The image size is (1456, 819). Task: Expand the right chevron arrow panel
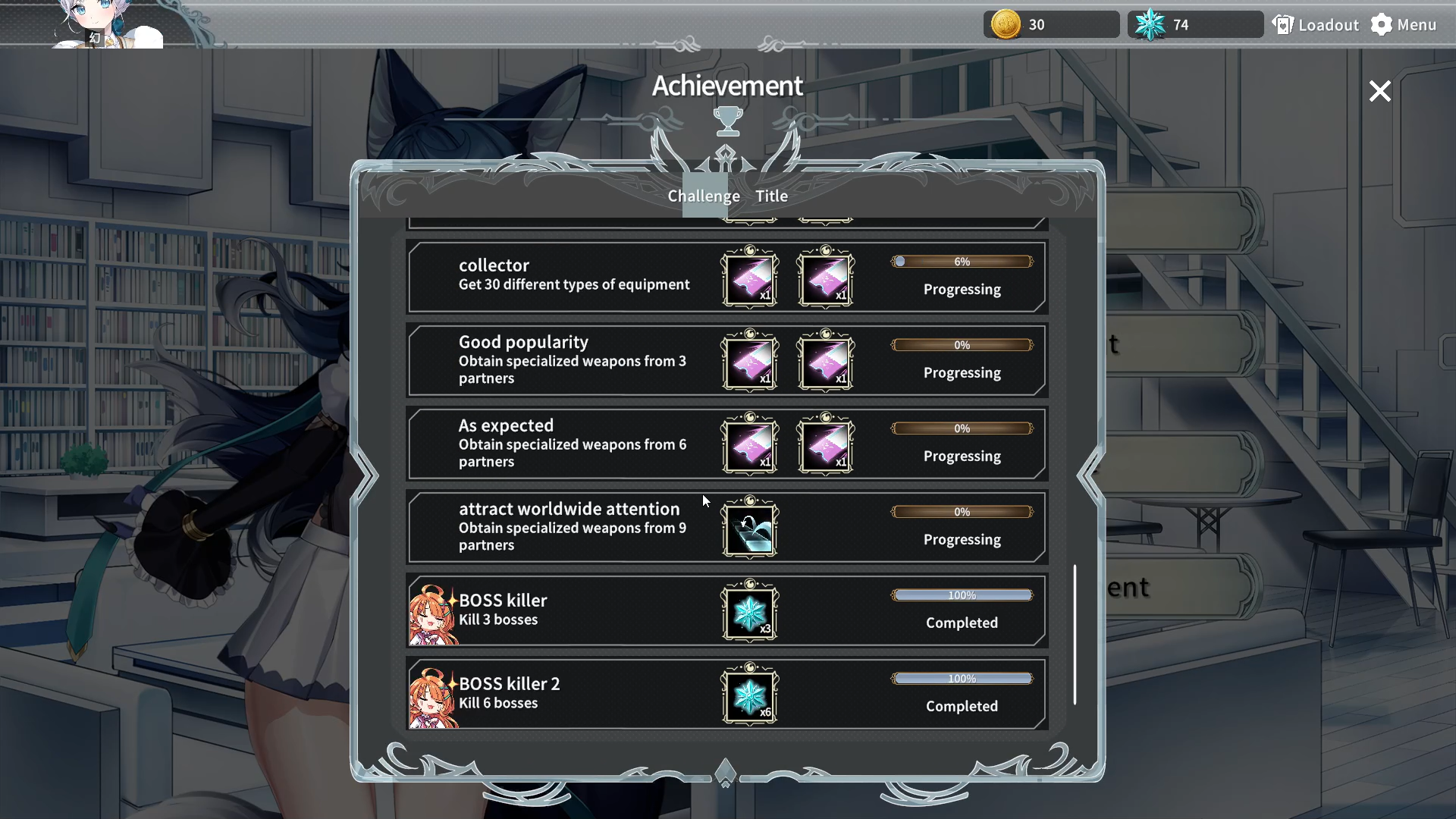pyautogui.click(x=1090, y=474)
